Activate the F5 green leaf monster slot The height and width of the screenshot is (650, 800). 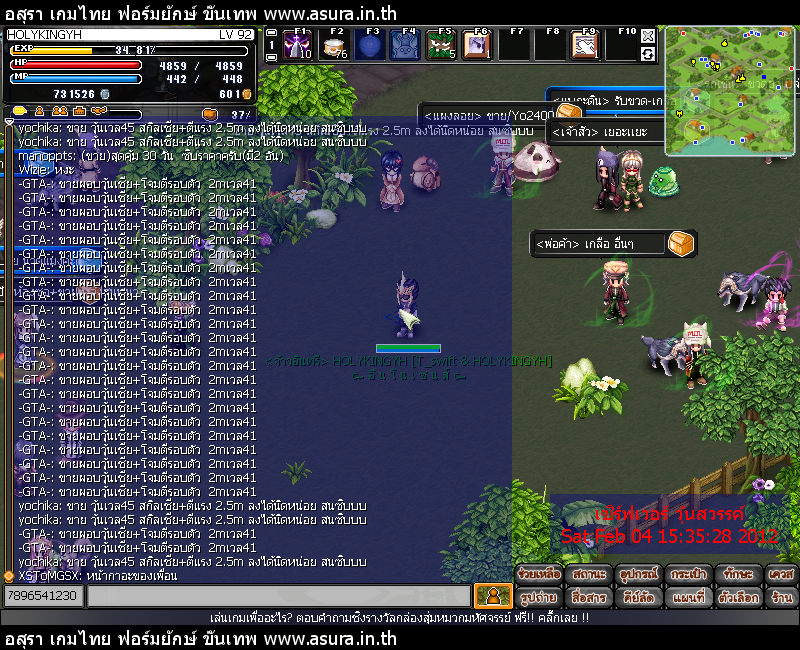[x=441, y=45]
